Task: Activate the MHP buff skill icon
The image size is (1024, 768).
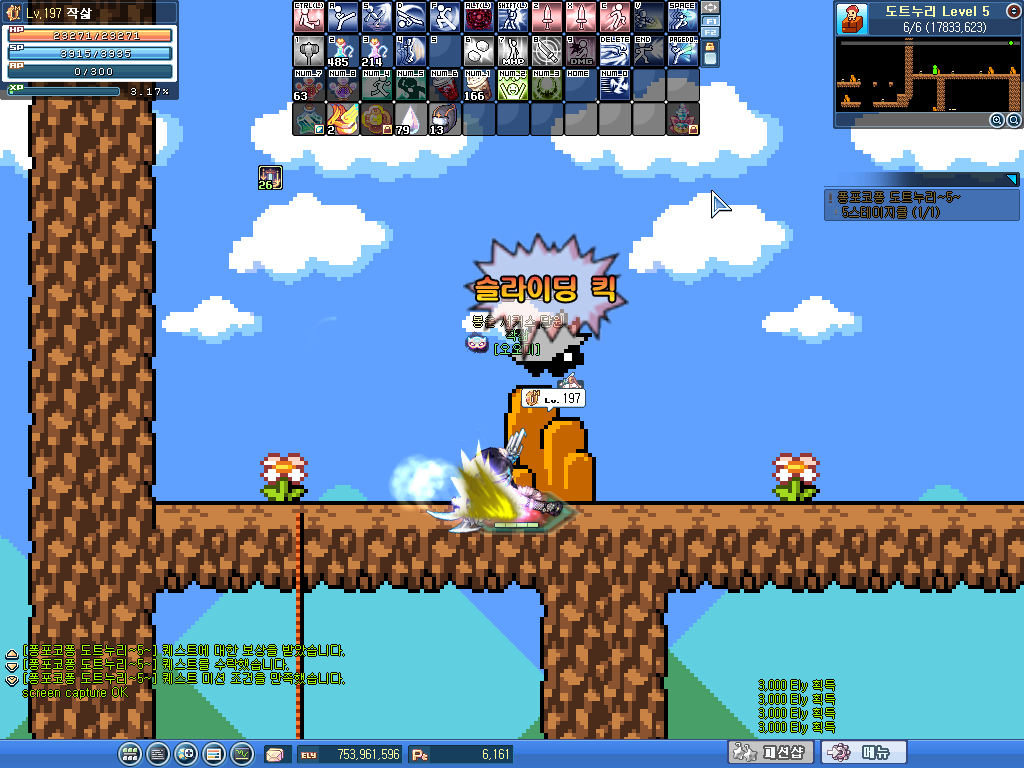Action: (513, 51)
